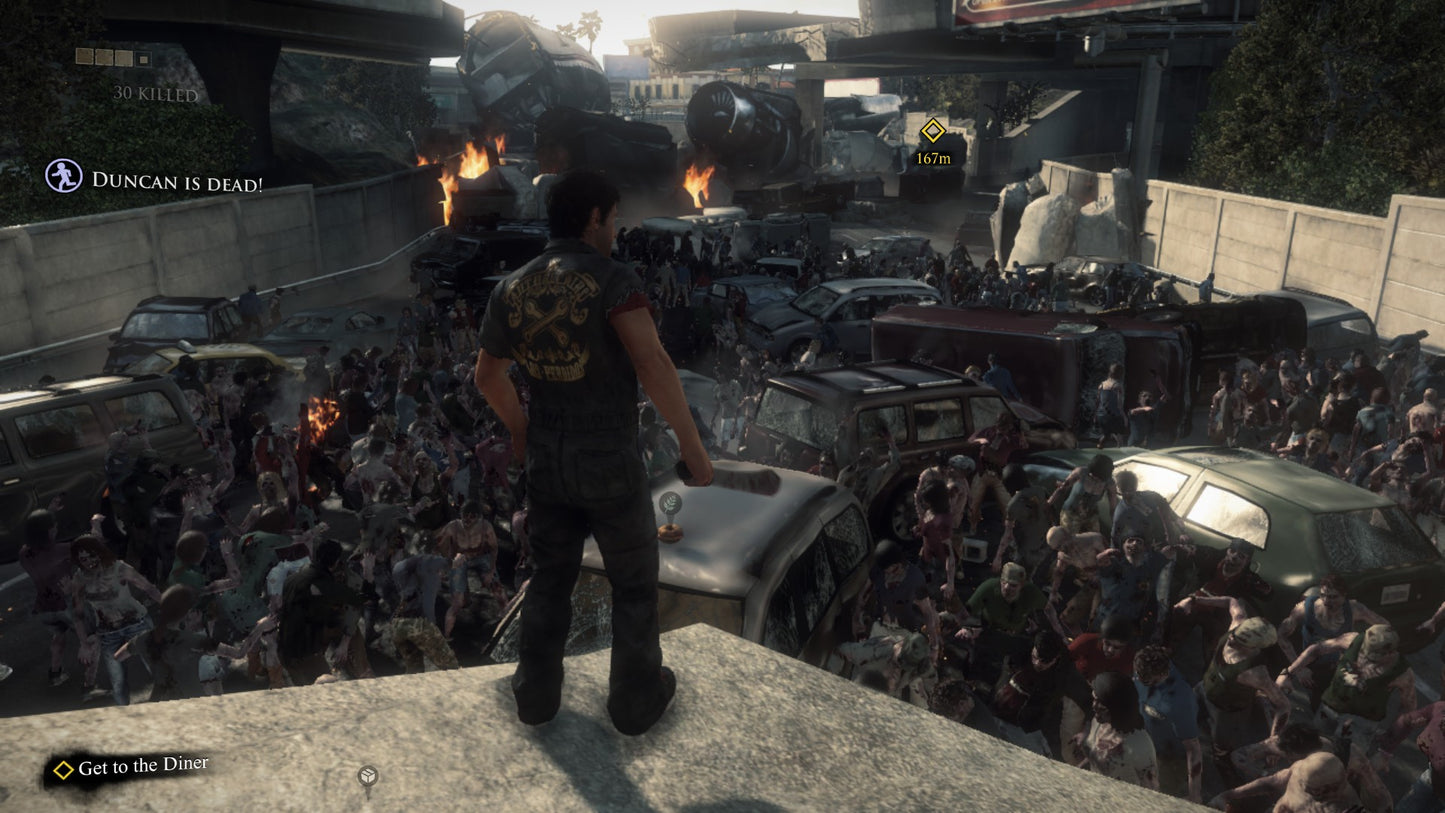1445x813 pixels.
Task: Click the inventory slot row as a progress strip
Action: click(112, 57)
